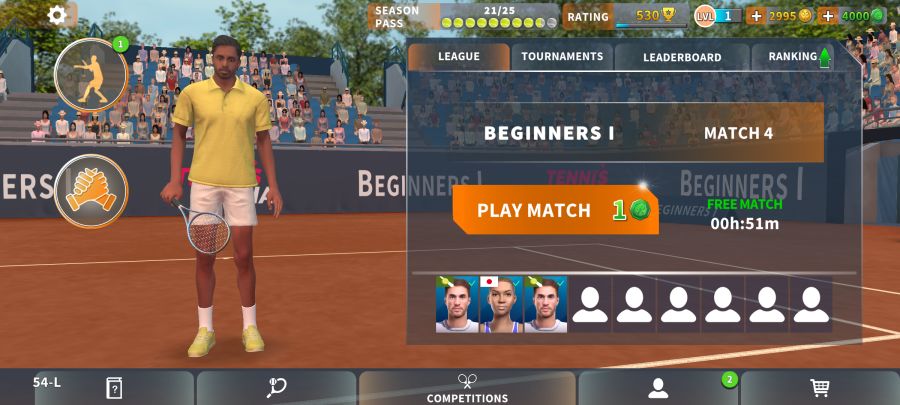
Task: Open the Leaderboard tab
Action: click(x=682, y=57)
